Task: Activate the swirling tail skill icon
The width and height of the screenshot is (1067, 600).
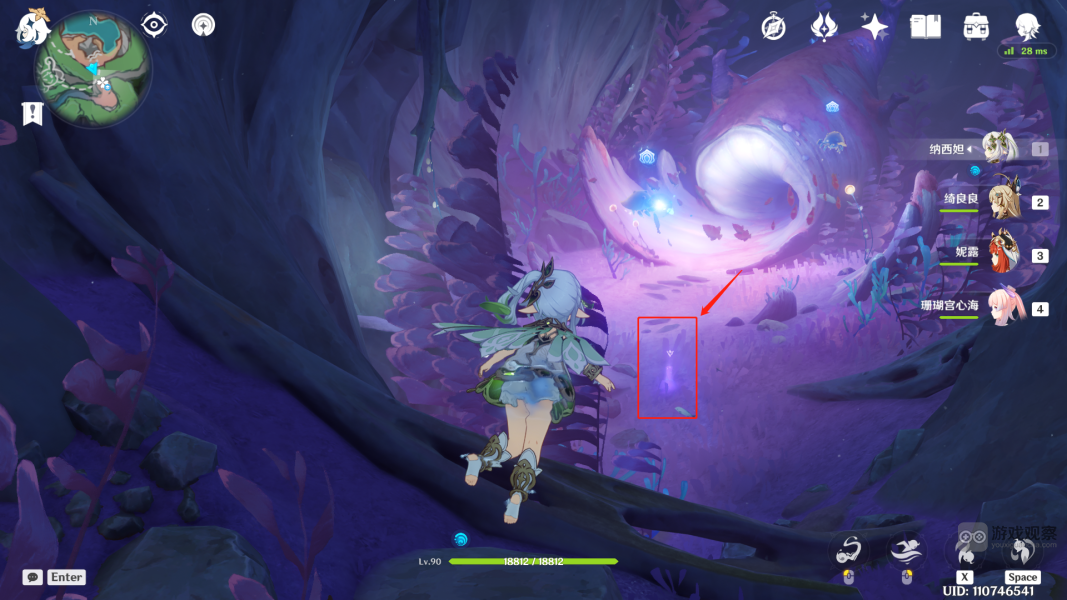Action: pos(849,550)
